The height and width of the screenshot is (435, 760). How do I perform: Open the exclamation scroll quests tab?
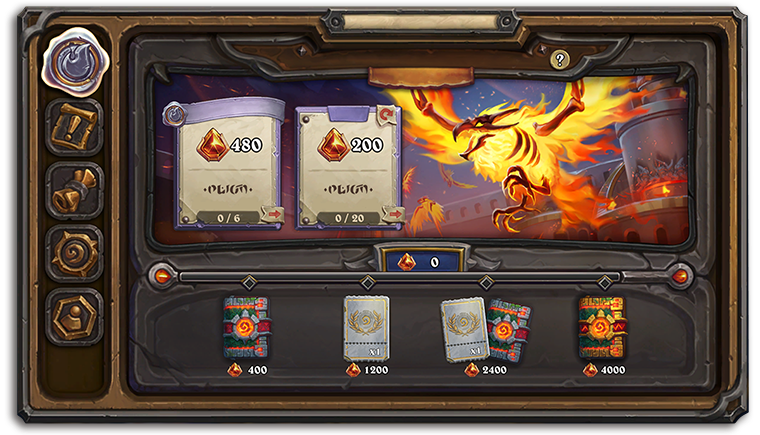[74, 127]
